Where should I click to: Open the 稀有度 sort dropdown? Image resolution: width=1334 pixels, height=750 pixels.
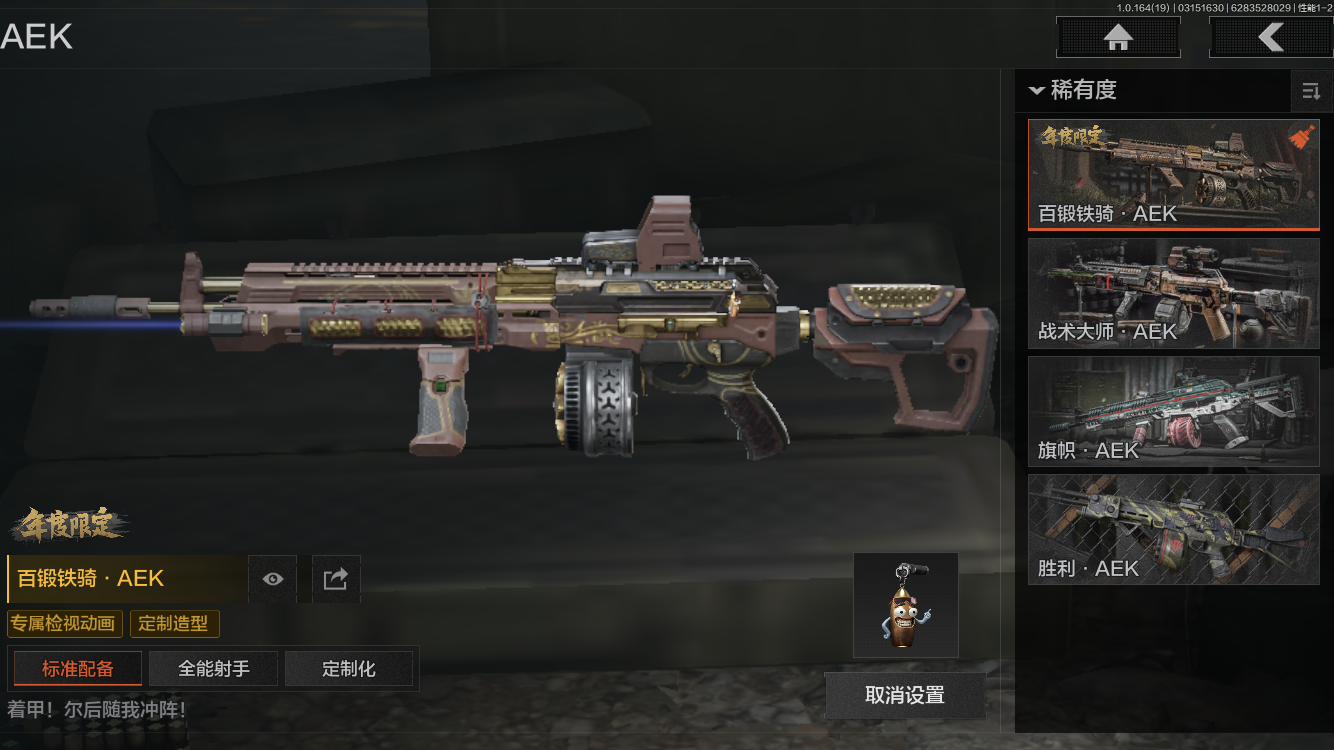1074,90
